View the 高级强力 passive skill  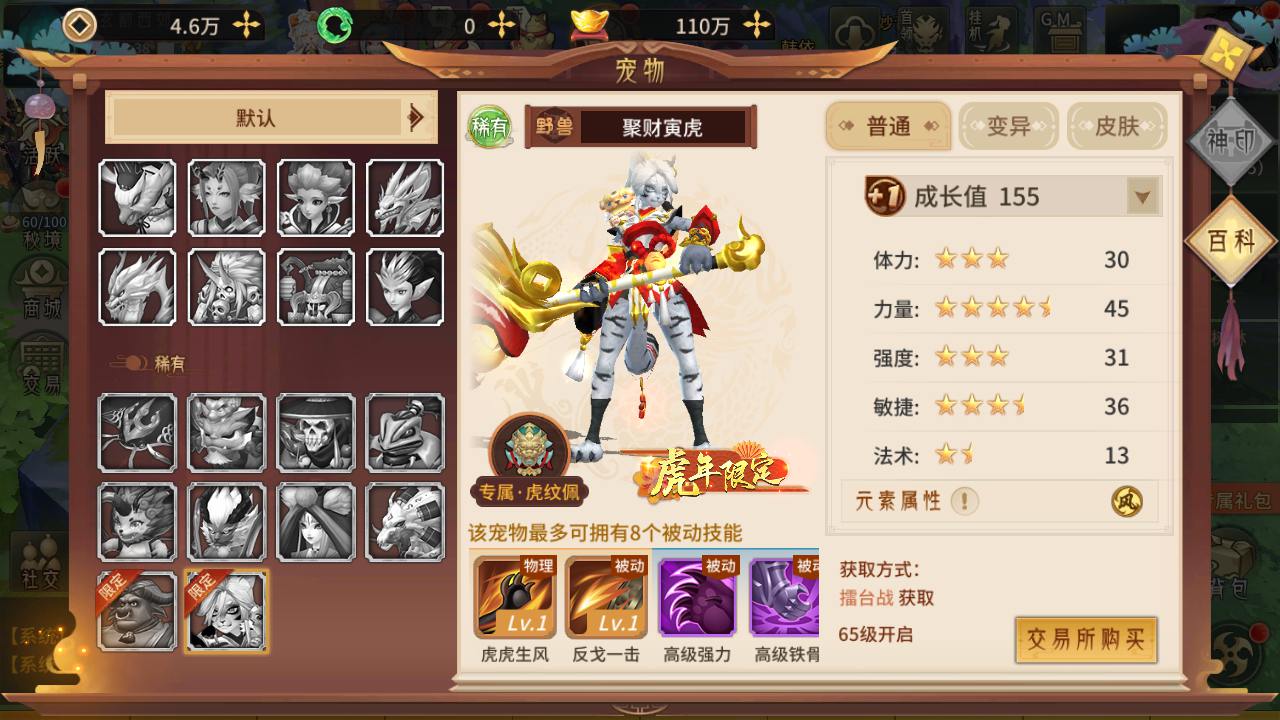(697, 597)
